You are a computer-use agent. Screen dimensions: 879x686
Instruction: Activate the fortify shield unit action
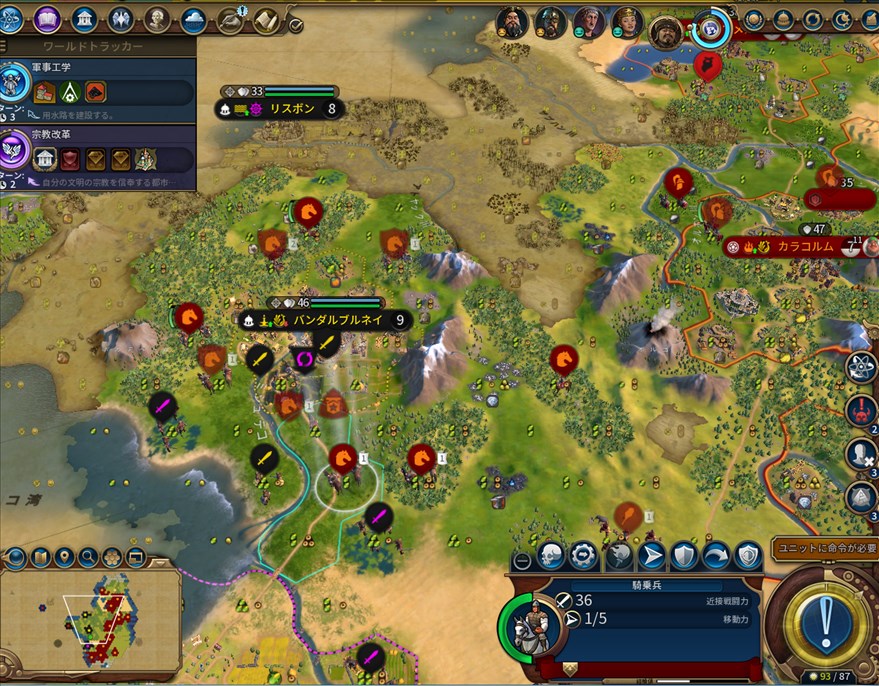(683, 555)
